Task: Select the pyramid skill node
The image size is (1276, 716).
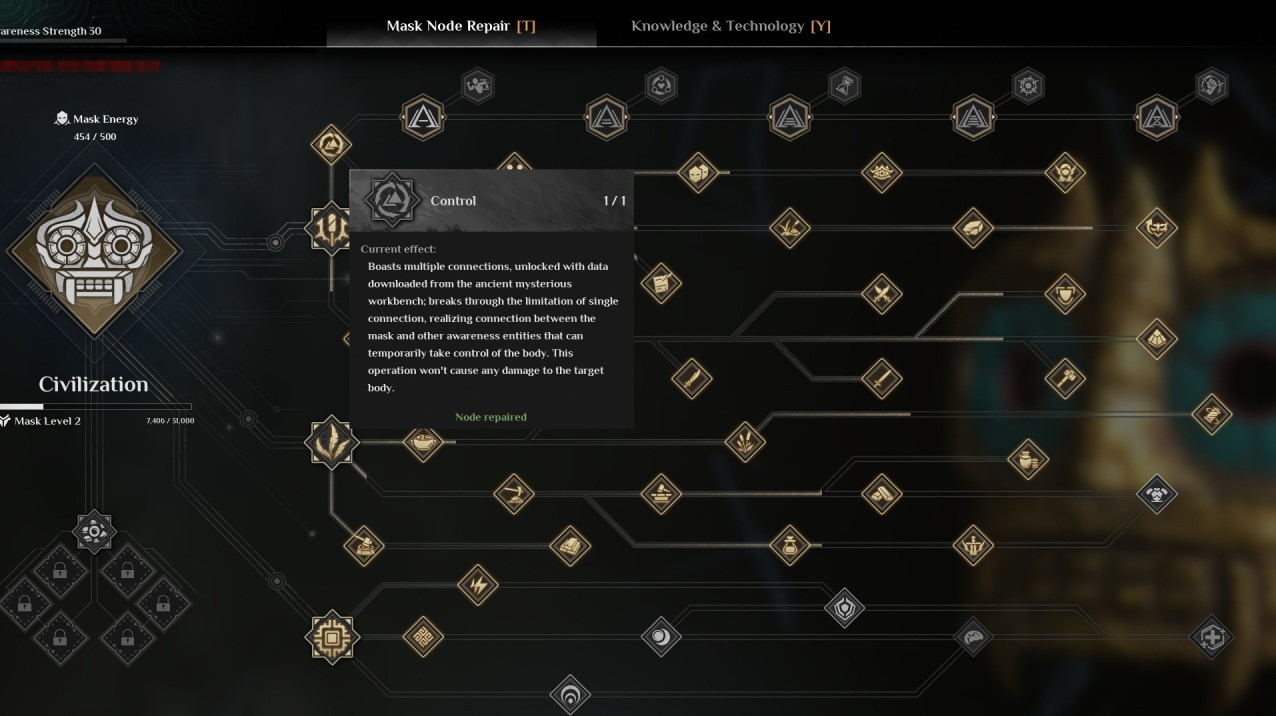Action: (1156, 338)
